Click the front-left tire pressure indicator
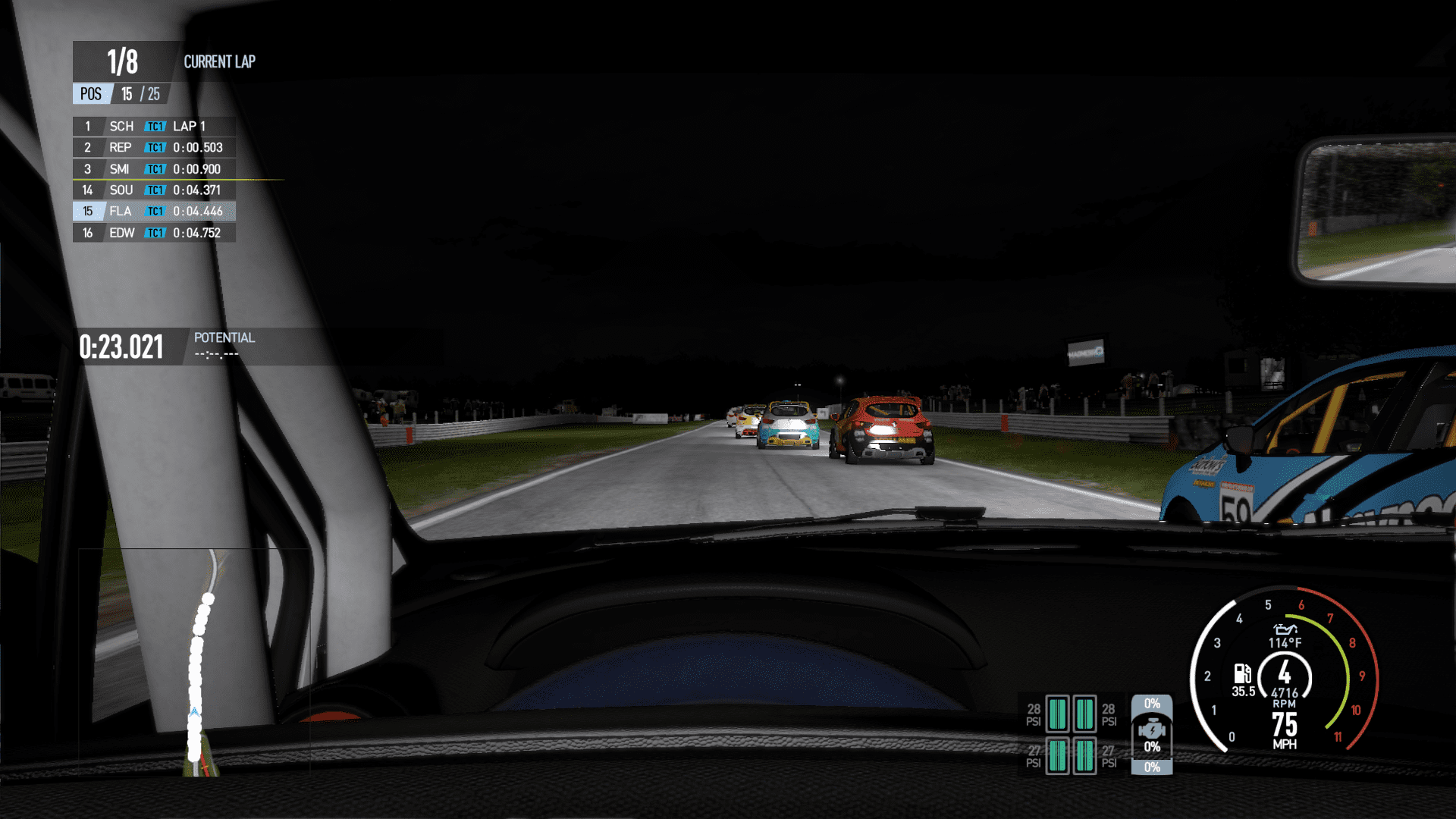 coord(1057,715)
